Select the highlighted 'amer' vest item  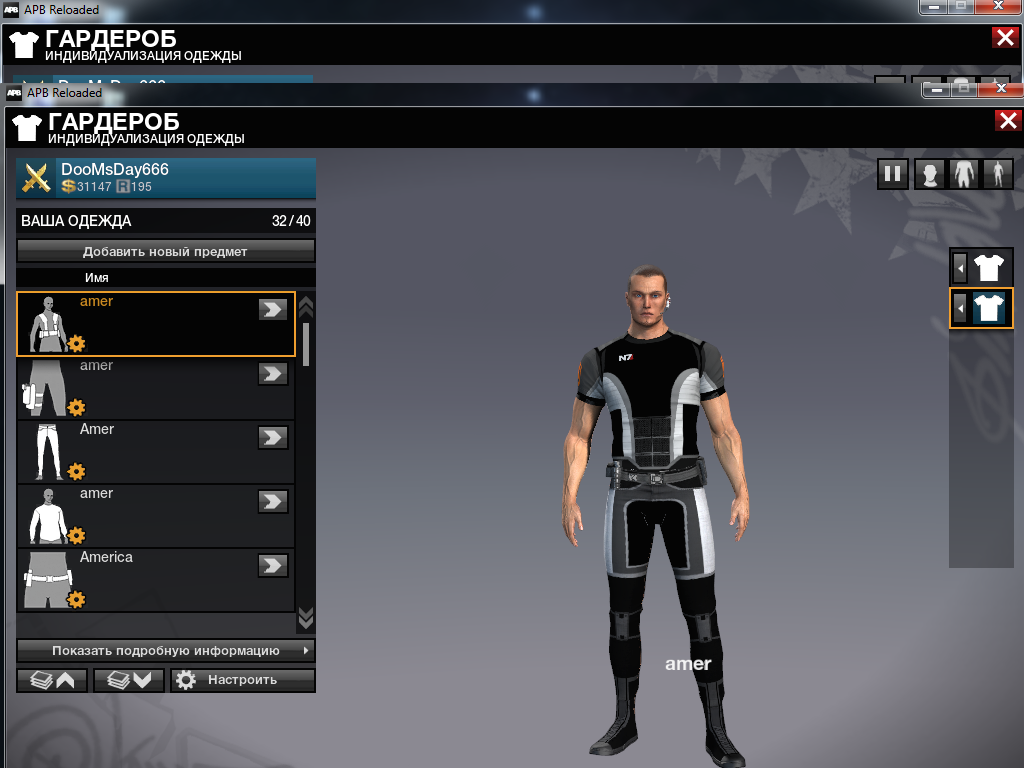[x=155, y=324]
